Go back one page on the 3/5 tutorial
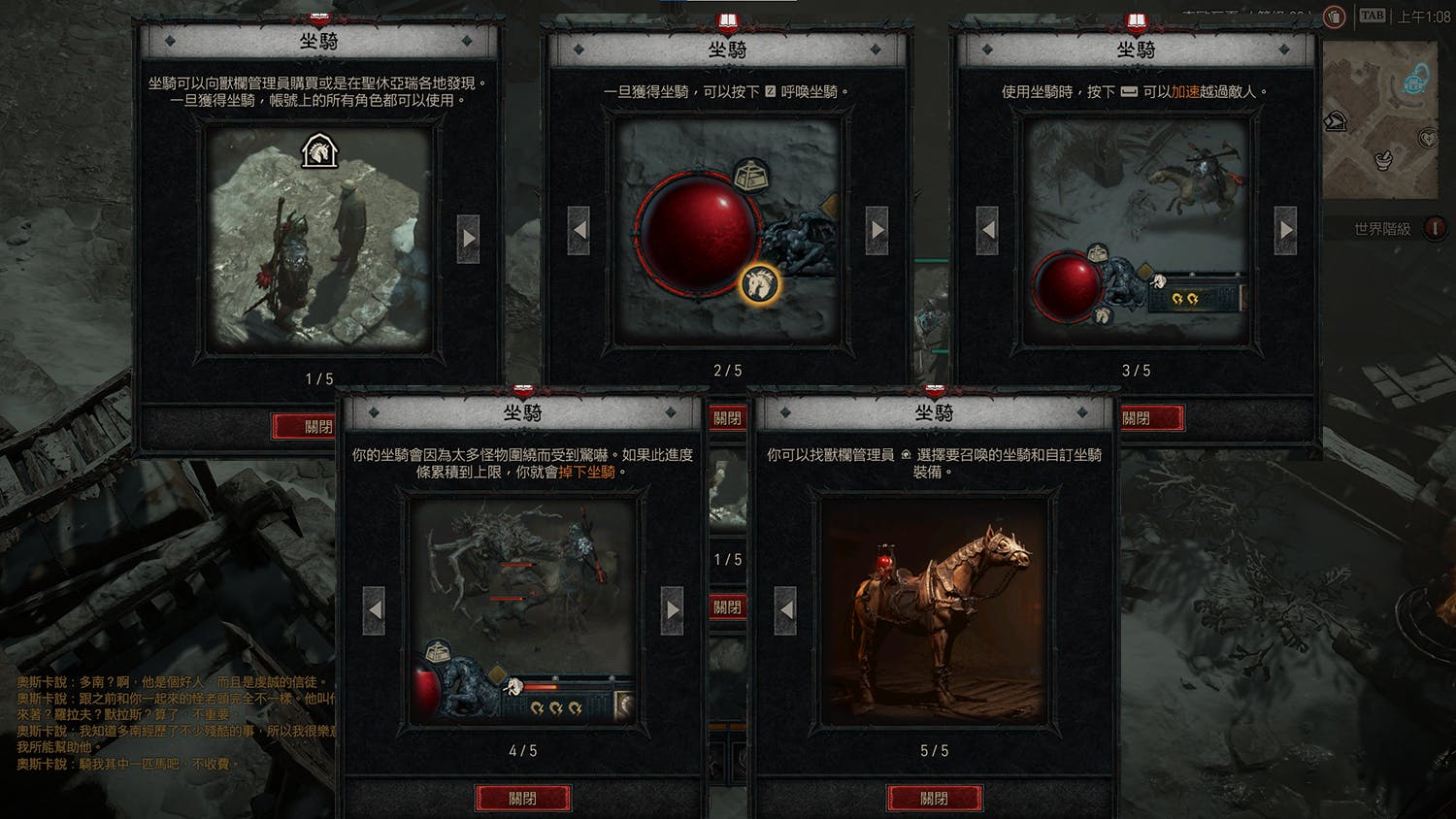The width and height of the screenshot is (1456, 819). click(988, 231)
